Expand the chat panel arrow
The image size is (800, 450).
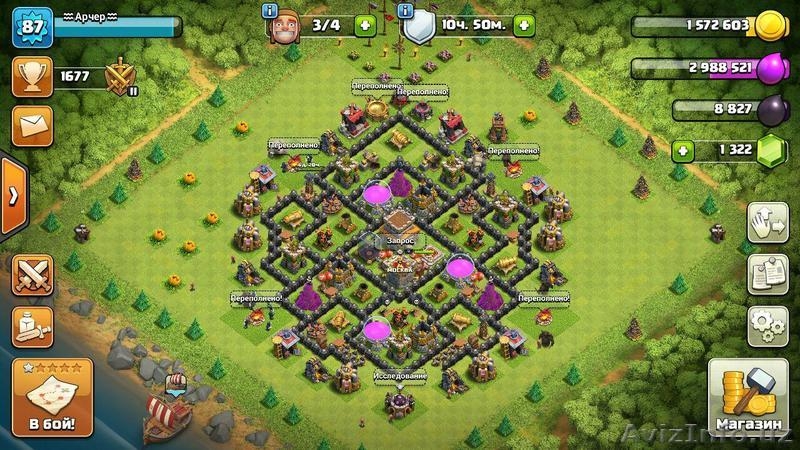pos(11,194)
